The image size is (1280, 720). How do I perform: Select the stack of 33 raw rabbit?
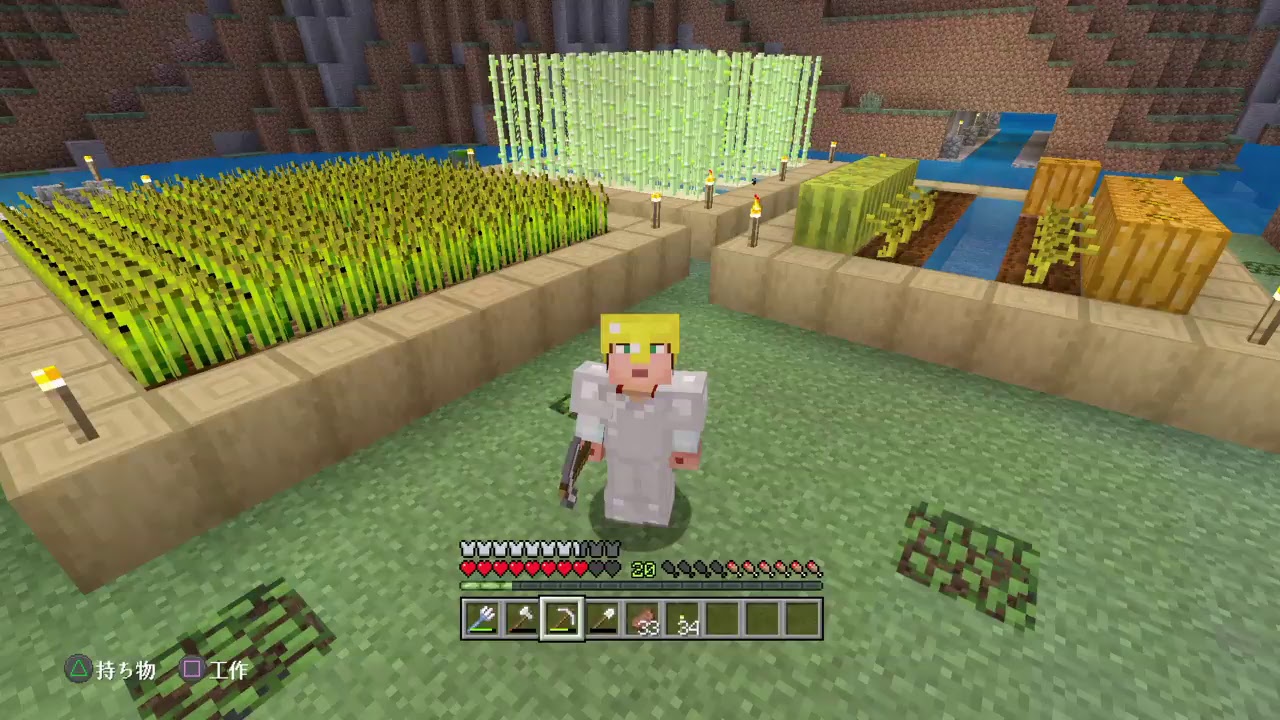pyautogui.click(x=641, y=620)
